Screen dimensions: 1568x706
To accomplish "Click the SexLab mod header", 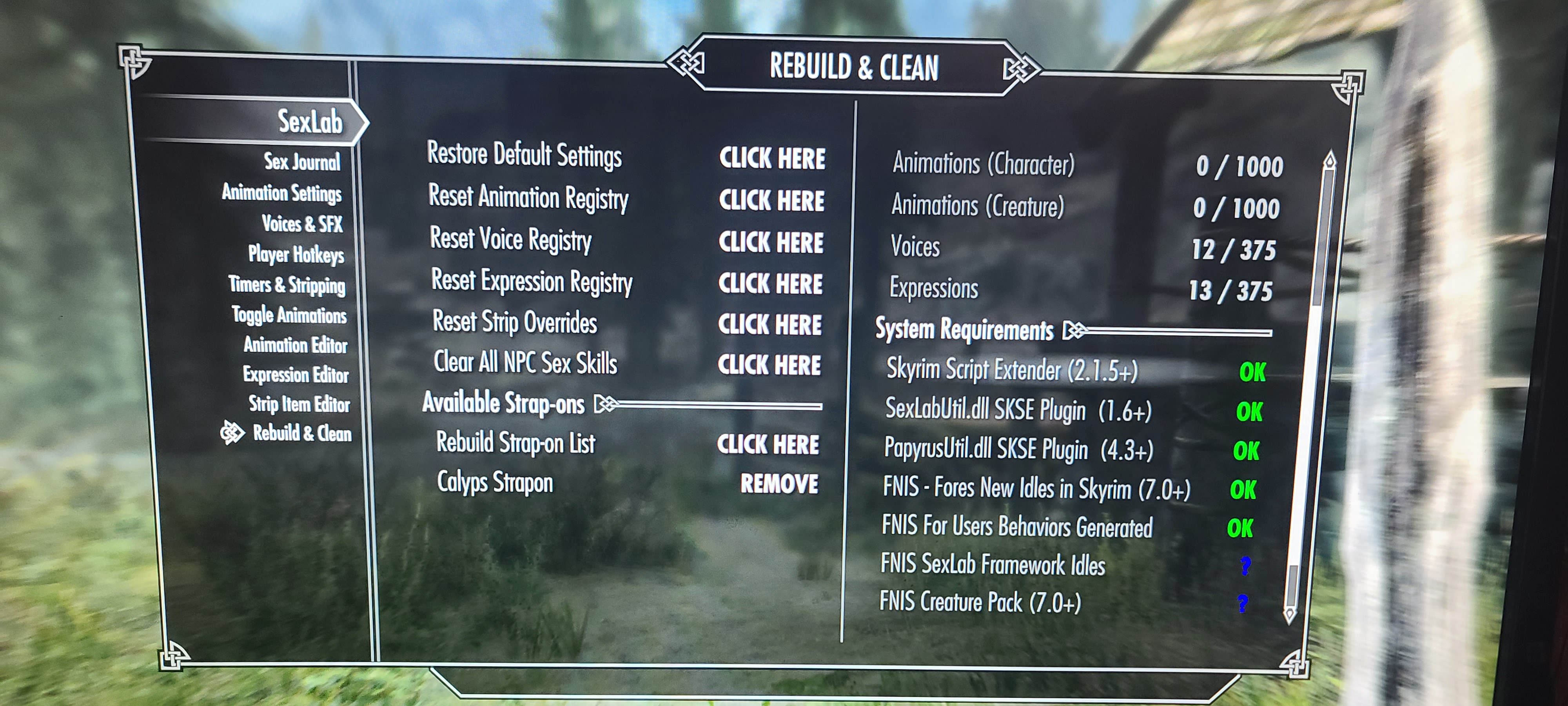I will click(310, 122).
